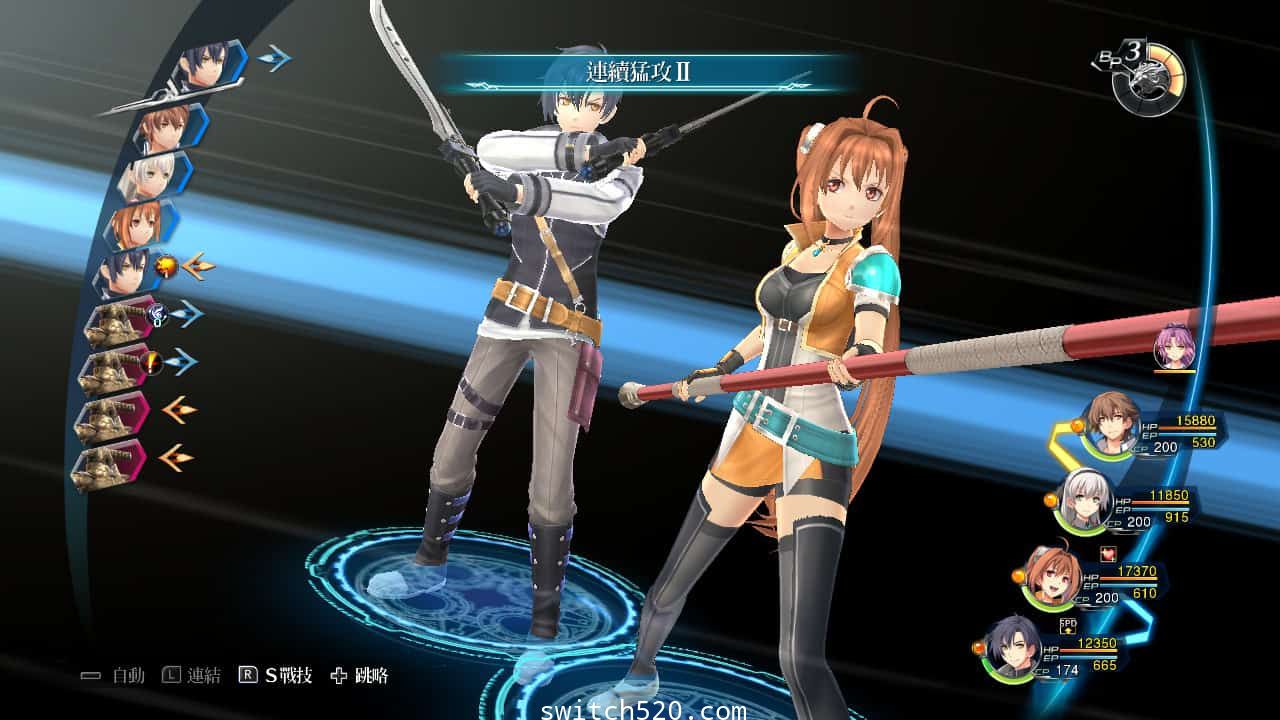Choose the blue-haired turn portrait with the fire icon
The height and width of the screenshot is (720, 1280).
pyautogui.click(x=125, y=270)
